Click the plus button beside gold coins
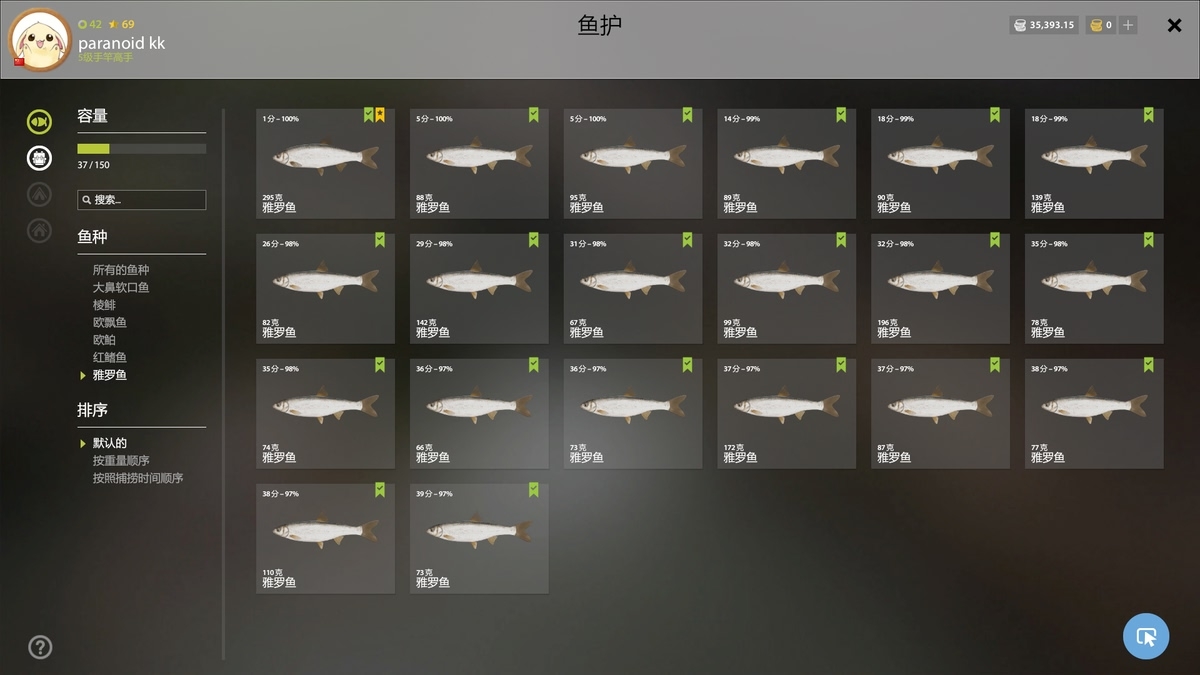The height and width of the screenshot is (675, 1200). pyautogui.click(x=1128, y=25)
